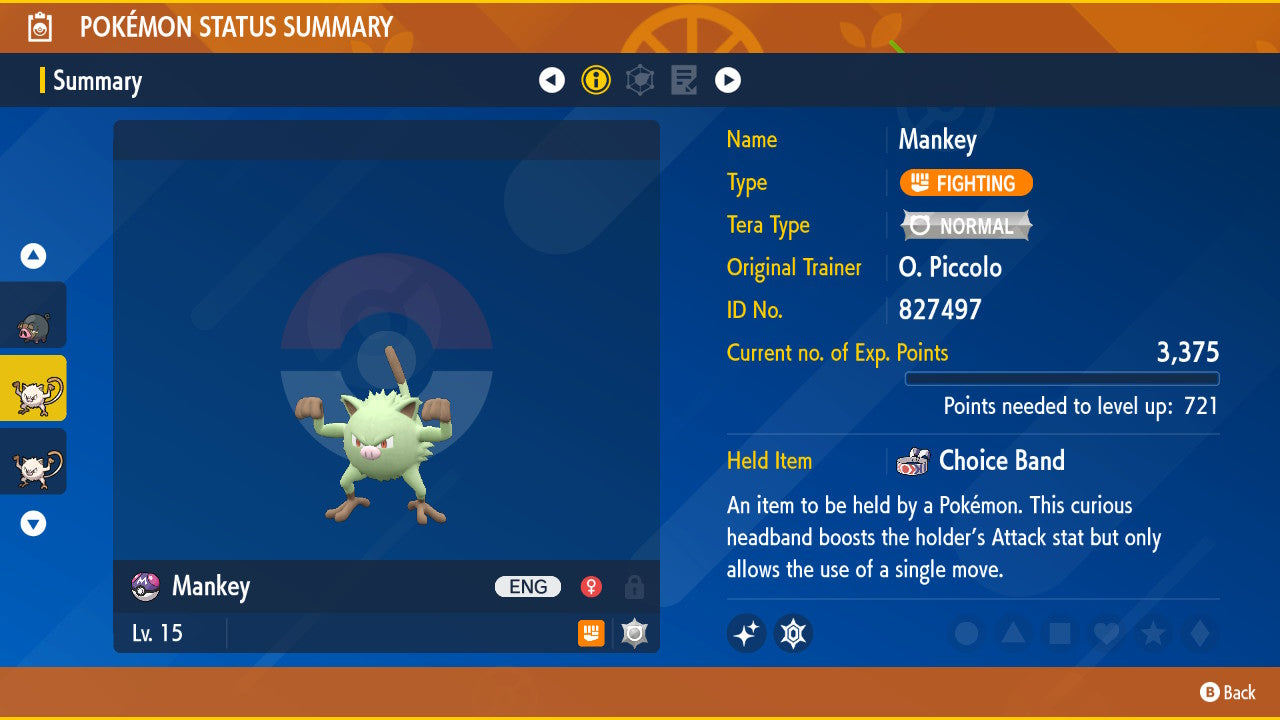This screenshot has width=1280, height=720.
Task: Go to the previous summary page arrow
Action: coord(552,80)
